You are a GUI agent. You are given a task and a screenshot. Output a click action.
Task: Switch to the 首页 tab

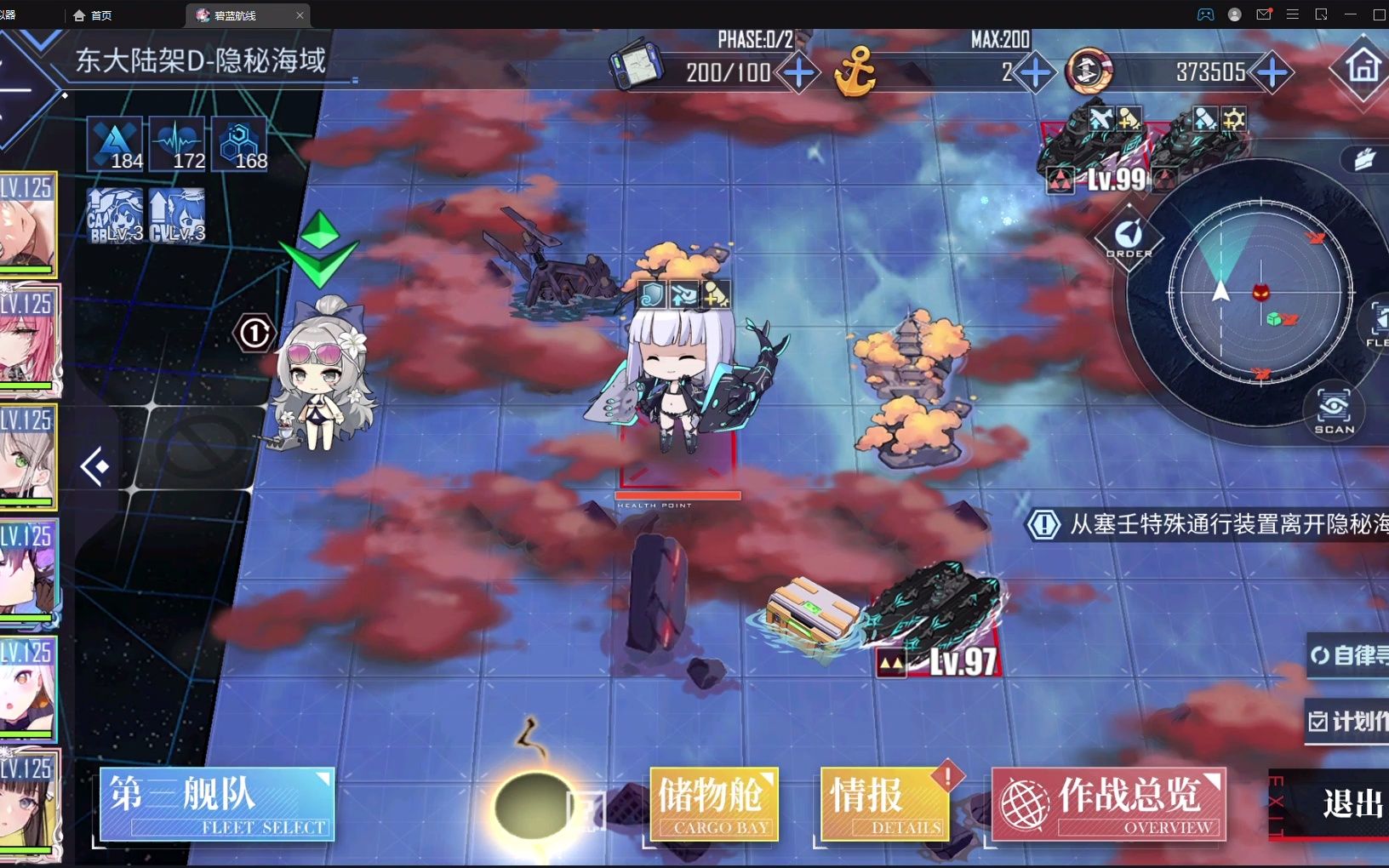pos(93,14)
